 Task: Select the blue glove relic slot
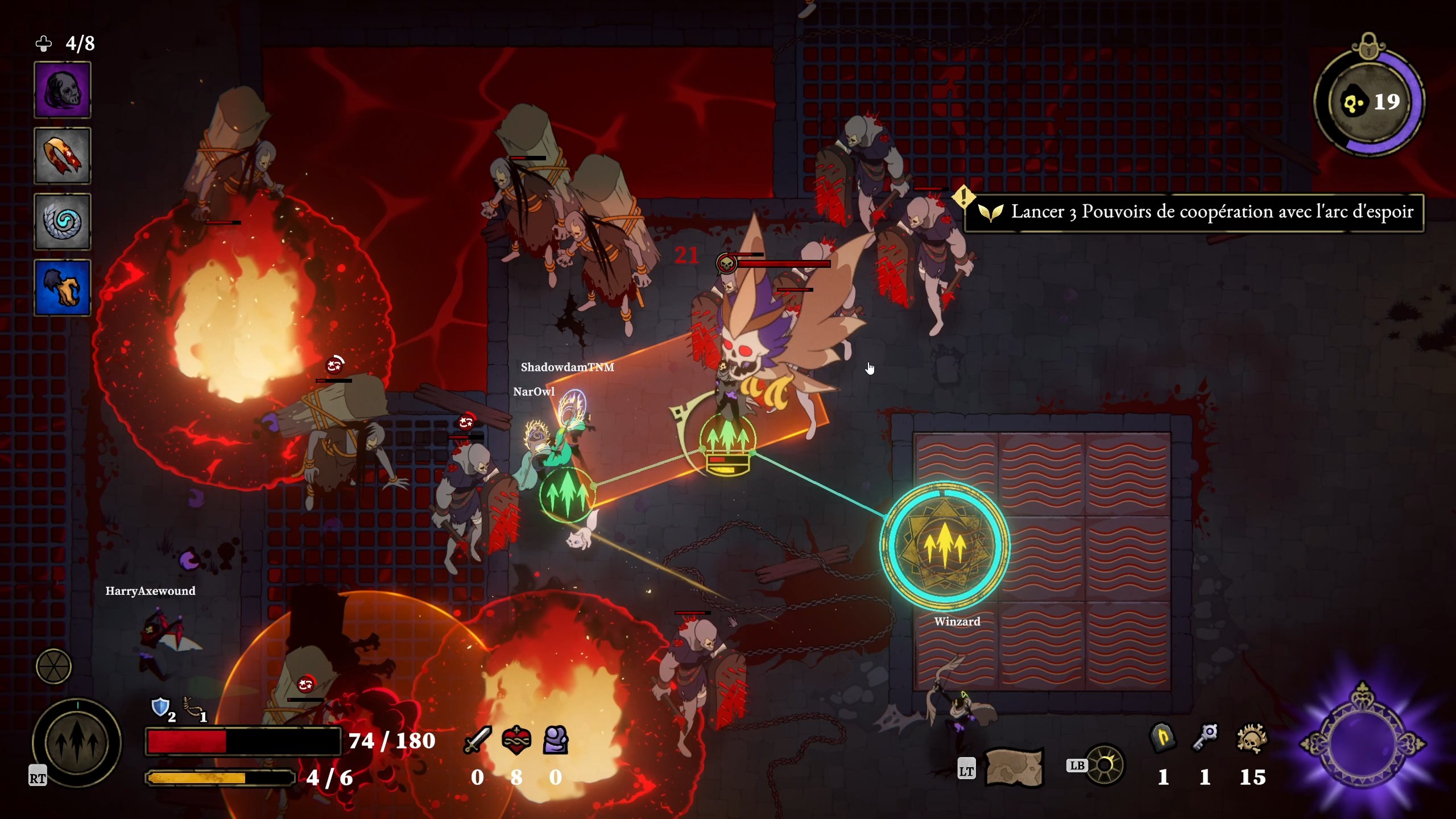point(63,288)
